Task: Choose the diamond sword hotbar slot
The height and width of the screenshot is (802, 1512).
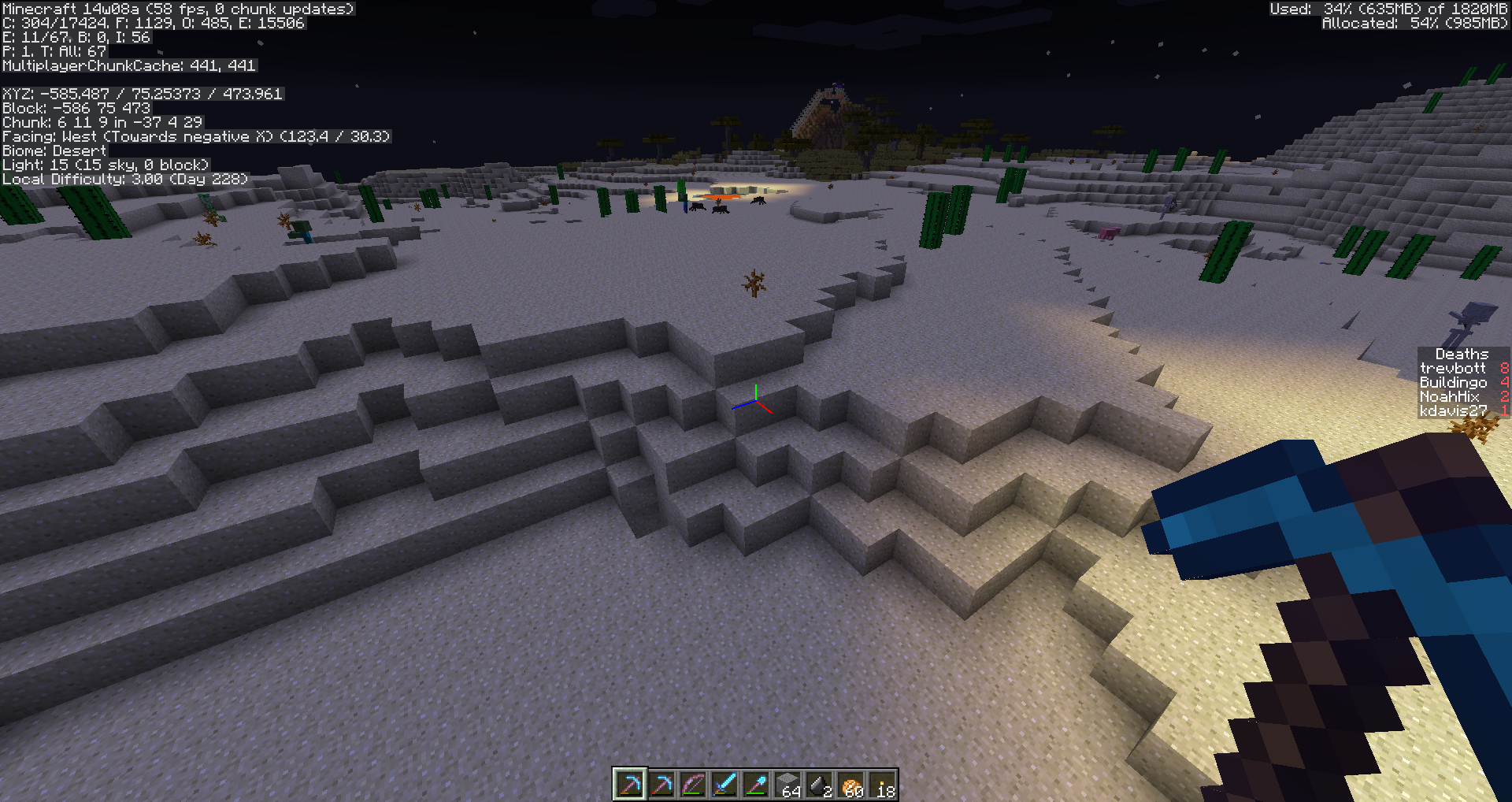Action: click(724, 785)
